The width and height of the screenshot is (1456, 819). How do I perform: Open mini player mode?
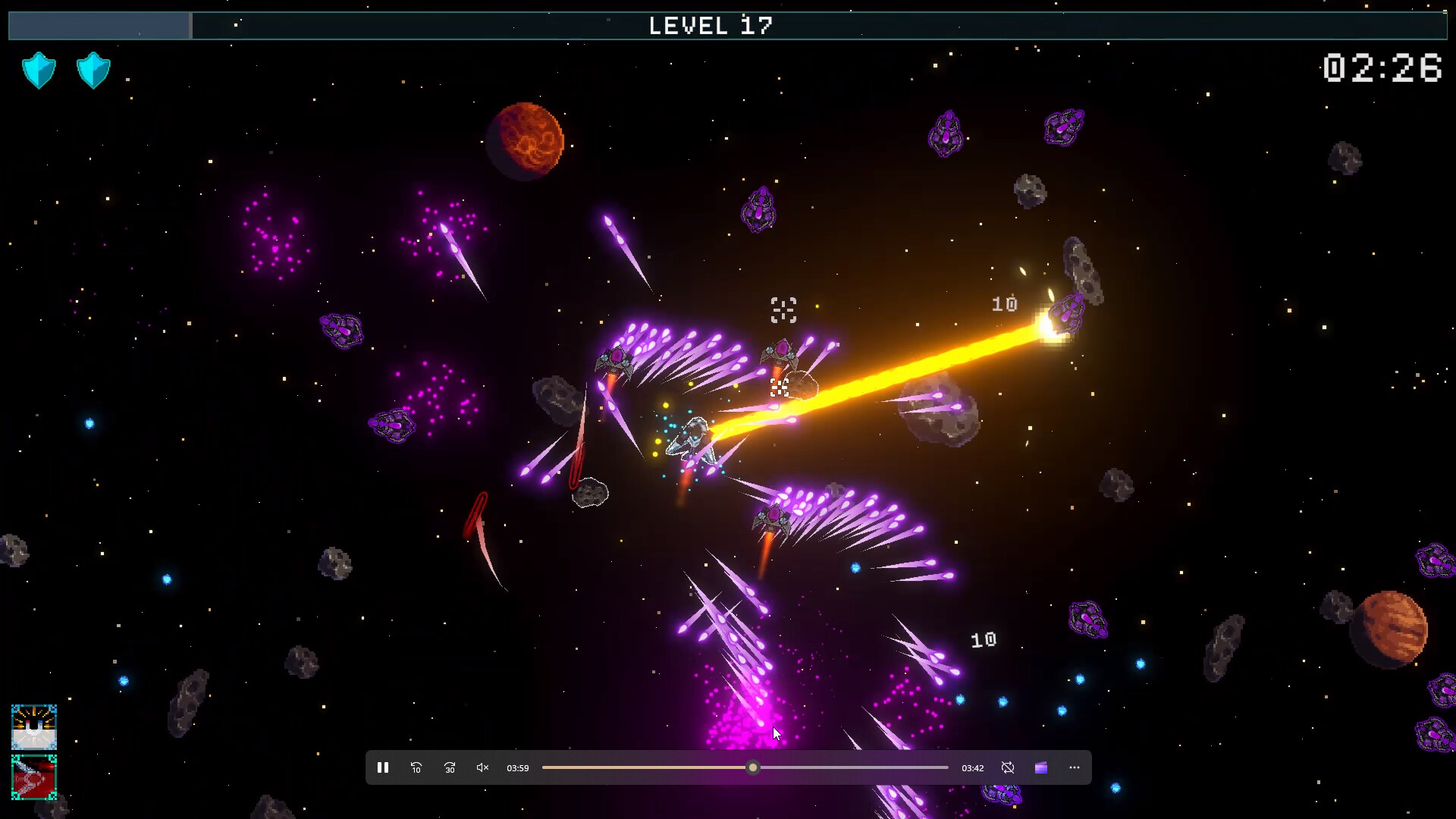1040,767
